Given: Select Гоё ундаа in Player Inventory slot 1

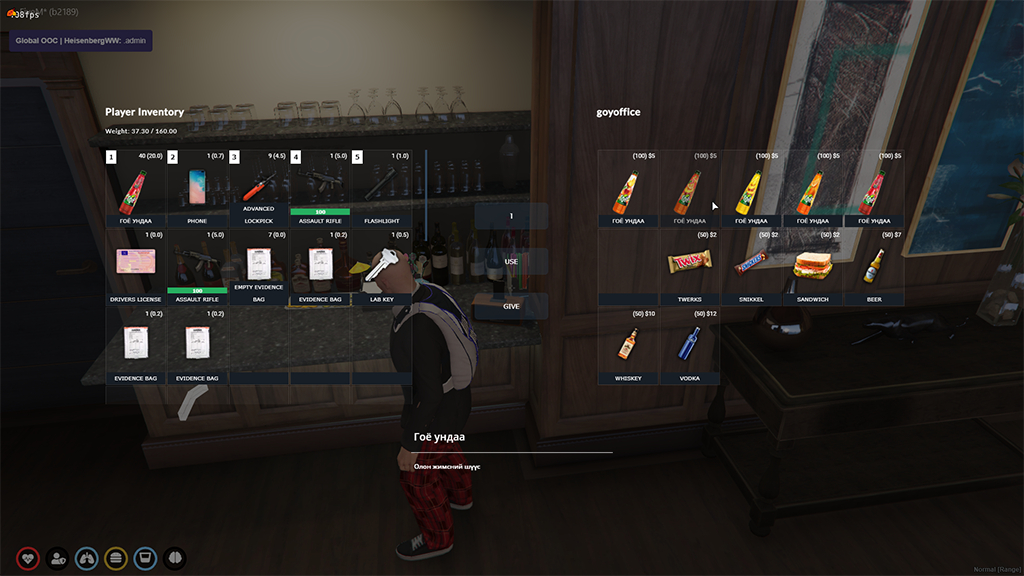Looking at the screenshot, I should point(136,188).
